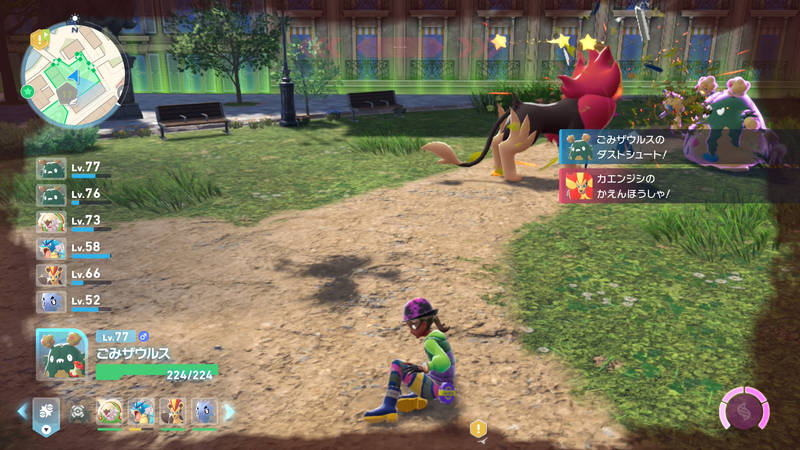Click the yellow exclamation marker on minimap edge

point(39,38)
